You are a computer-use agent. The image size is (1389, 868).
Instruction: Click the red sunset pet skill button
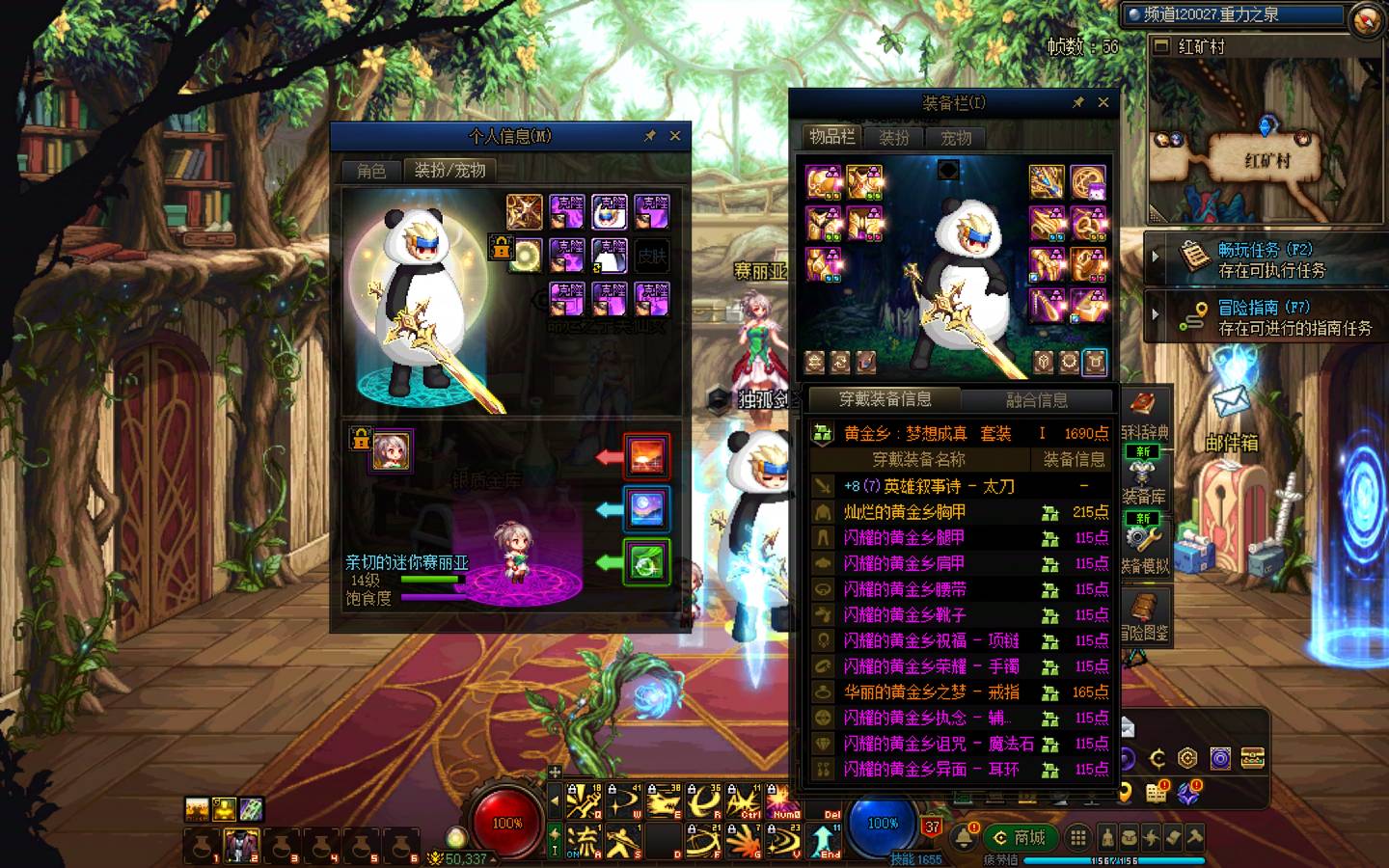coord(645,457)
